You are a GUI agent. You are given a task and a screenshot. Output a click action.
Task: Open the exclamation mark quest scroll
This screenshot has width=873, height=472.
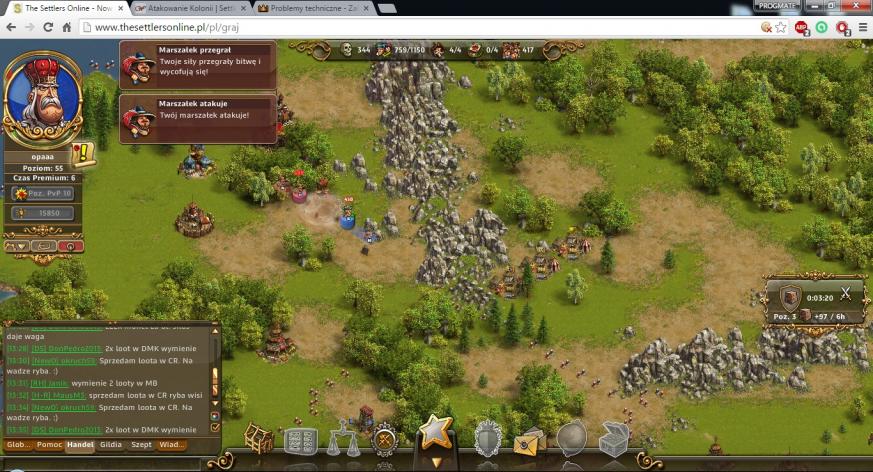click(84, 155)
